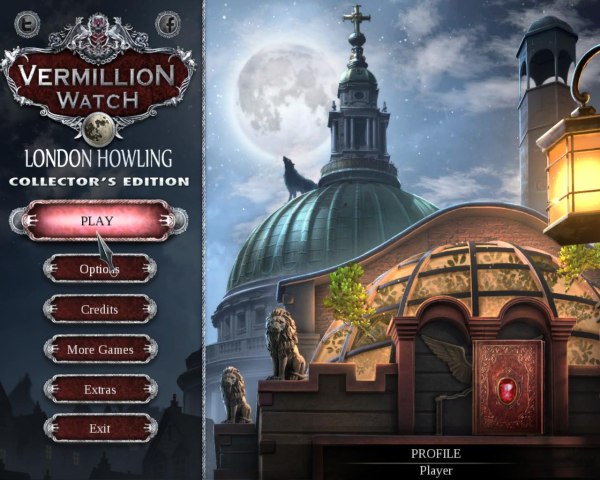600x480 pixels.
Task: Change the player profile
Action: pos(436,462)
